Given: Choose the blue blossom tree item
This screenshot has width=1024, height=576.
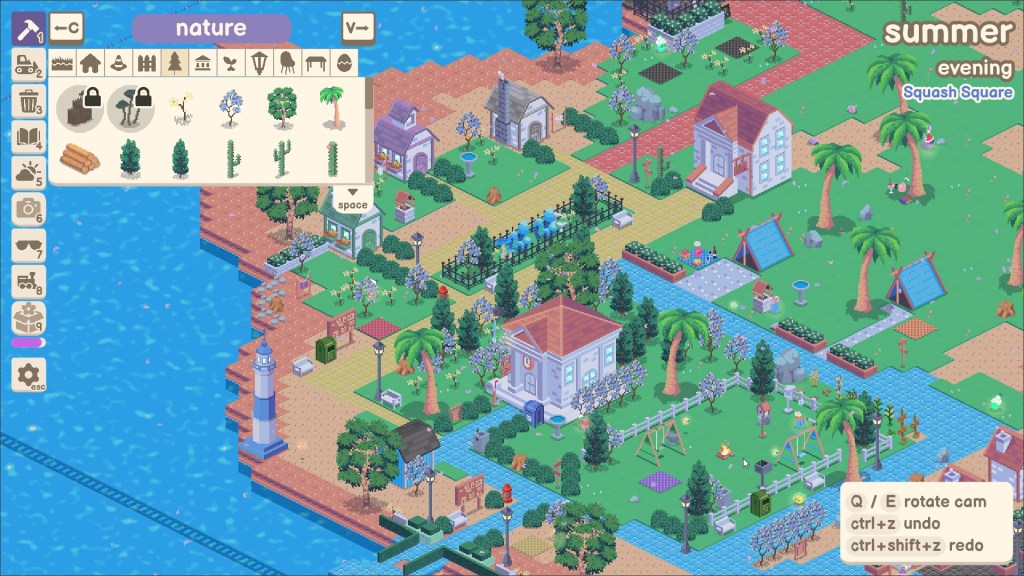Looking at the screenshot, I should (x=231, y=106).
